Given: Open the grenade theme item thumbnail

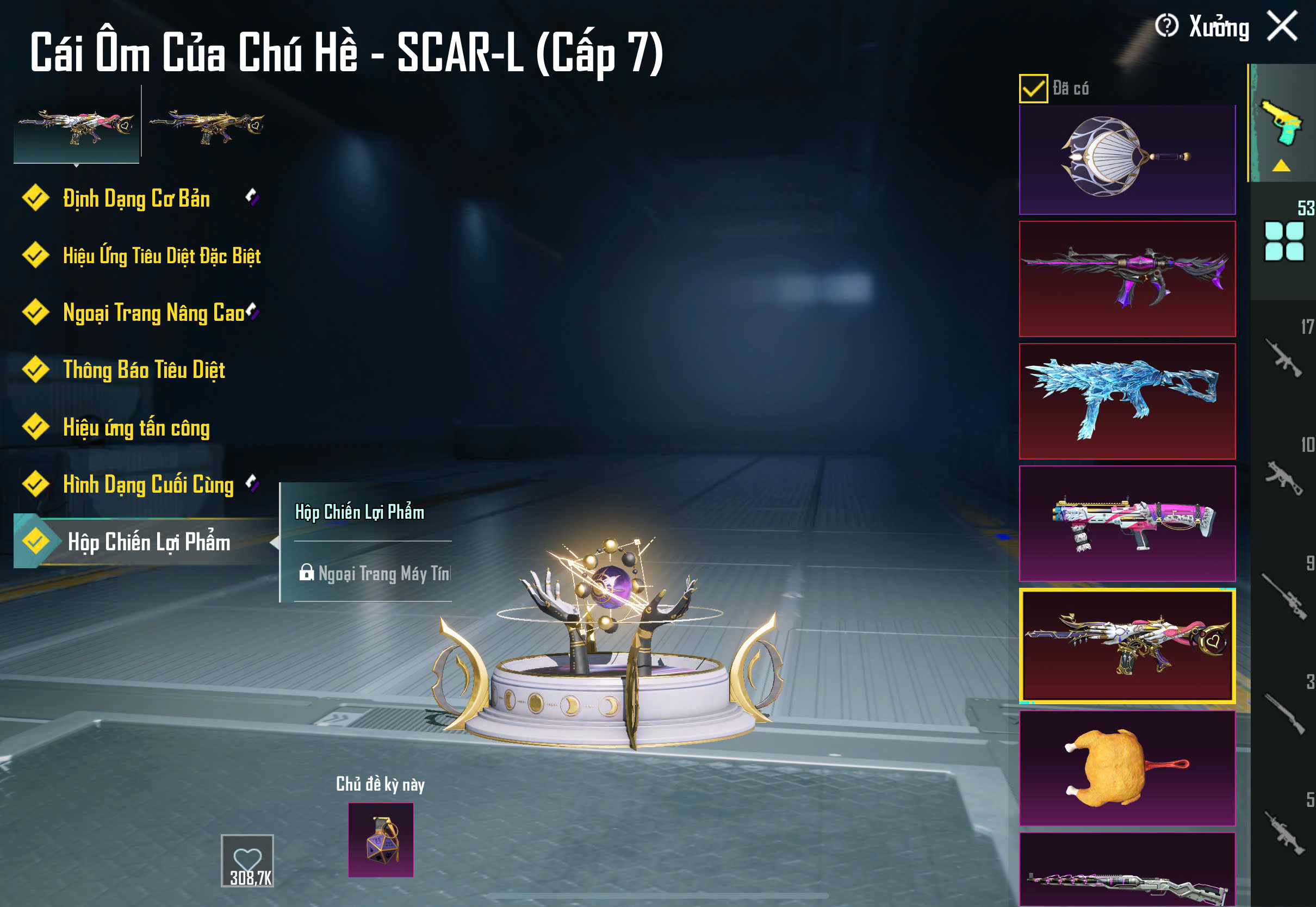Looking at the screenshot, I should tap(381, 840).
